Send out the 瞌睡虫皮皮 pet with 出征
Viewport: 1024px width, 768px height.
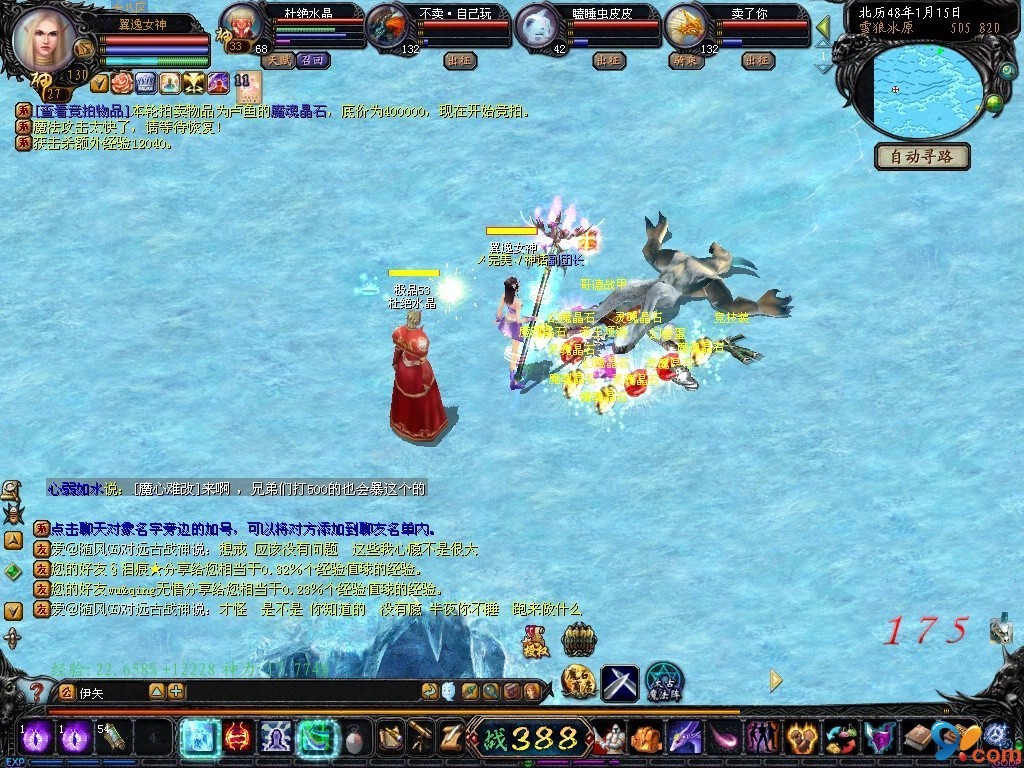click(x=609, y=60)
